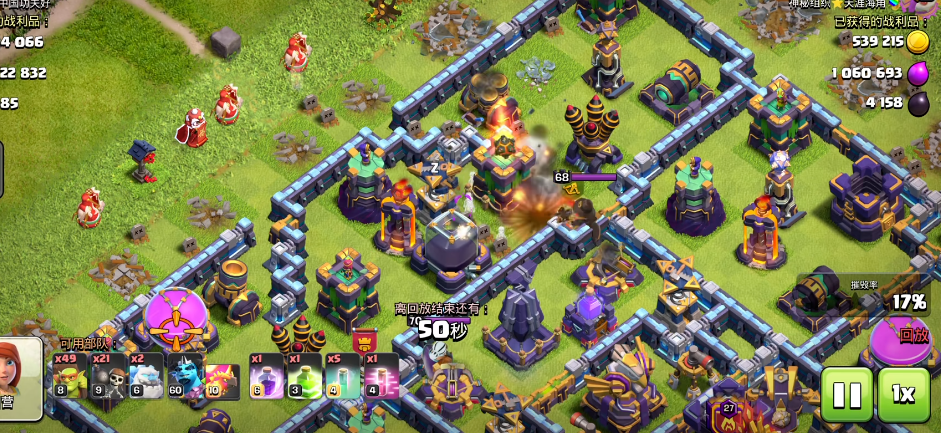Change the 1x replay speed
Image resolution: width=941 pixels, height=433 pixels.
pos(903,394)
